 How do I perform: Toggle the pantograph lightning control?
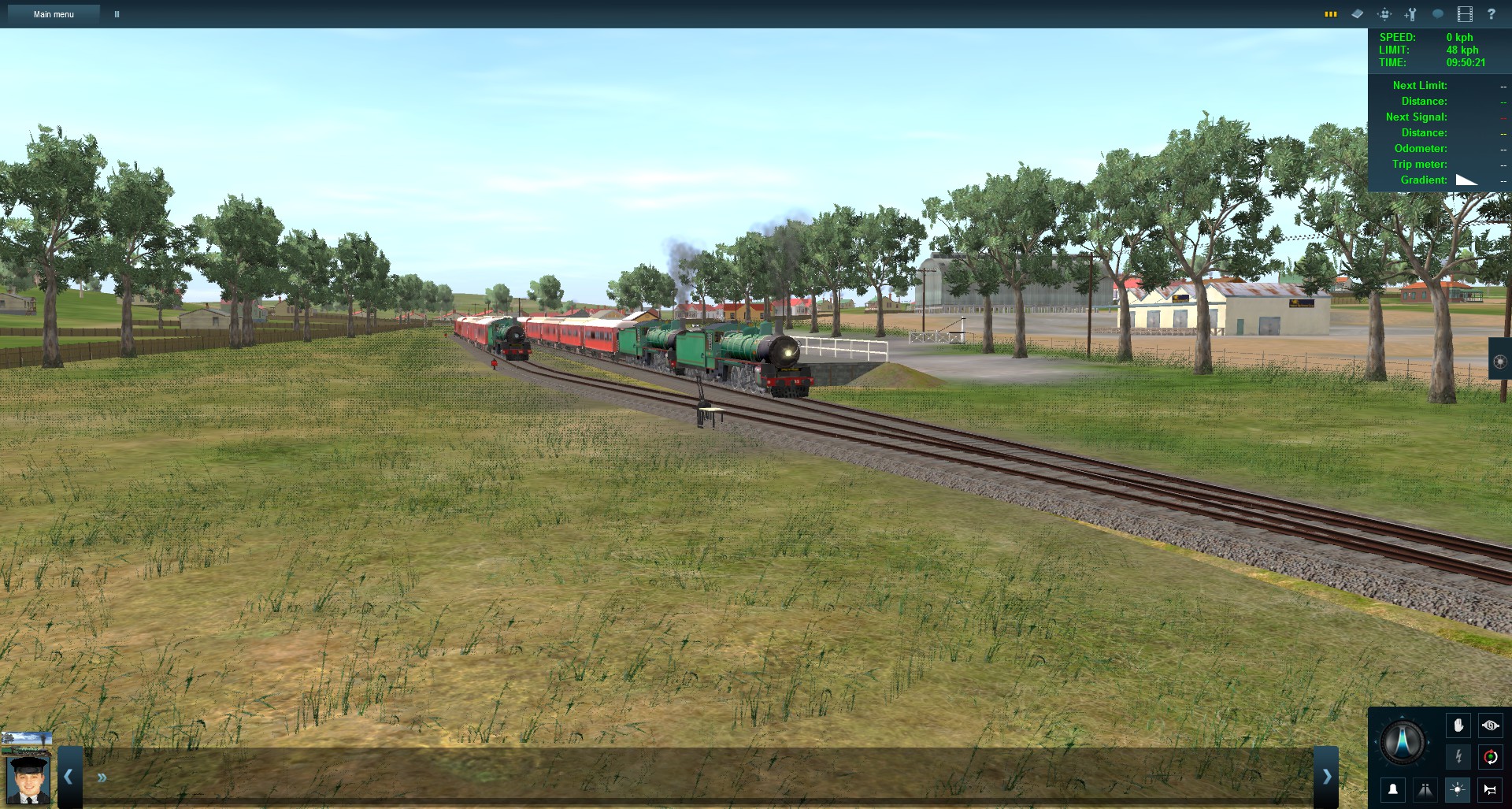1458,757
